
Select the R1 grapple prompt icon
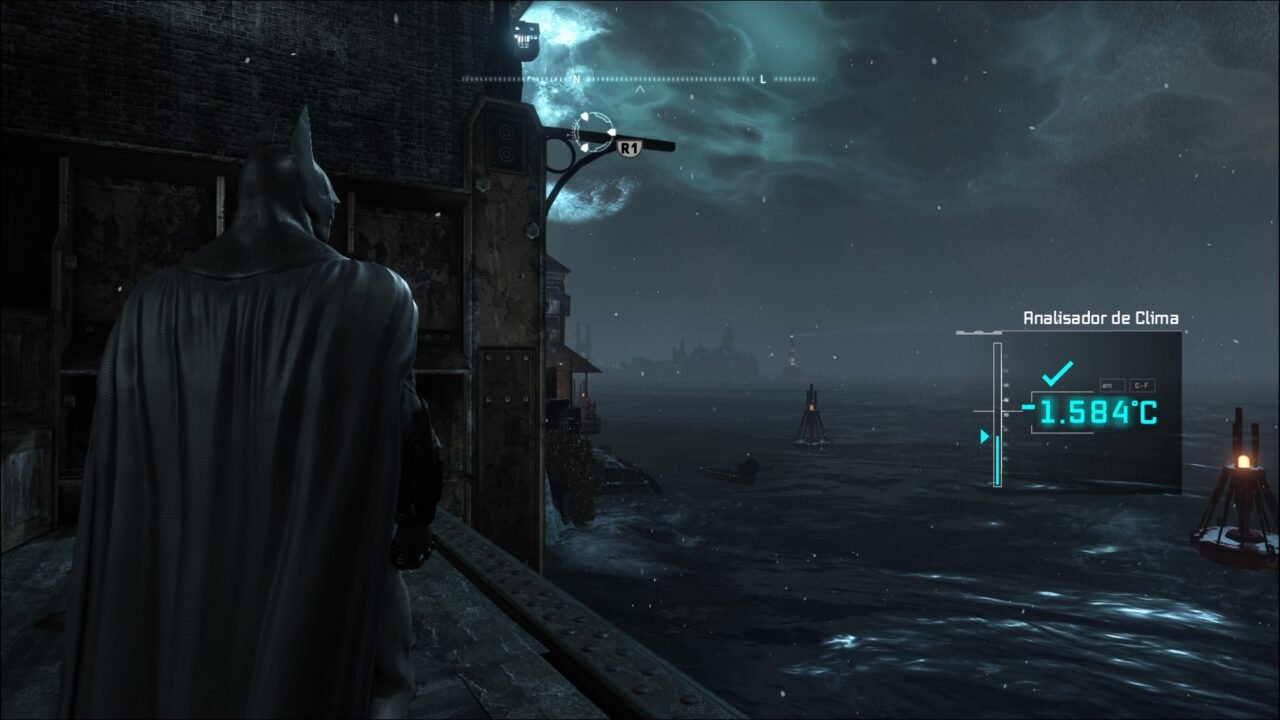pyautogui.click(x=630, y=147)
